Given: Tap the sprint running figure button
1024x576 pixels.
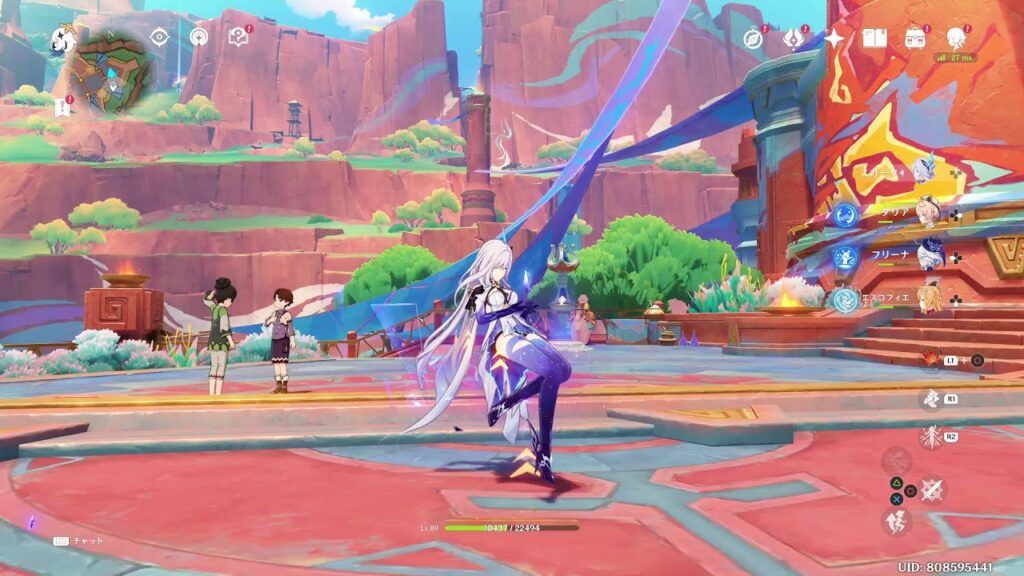Looking at the screenshot, I should [x=896, y=521].
